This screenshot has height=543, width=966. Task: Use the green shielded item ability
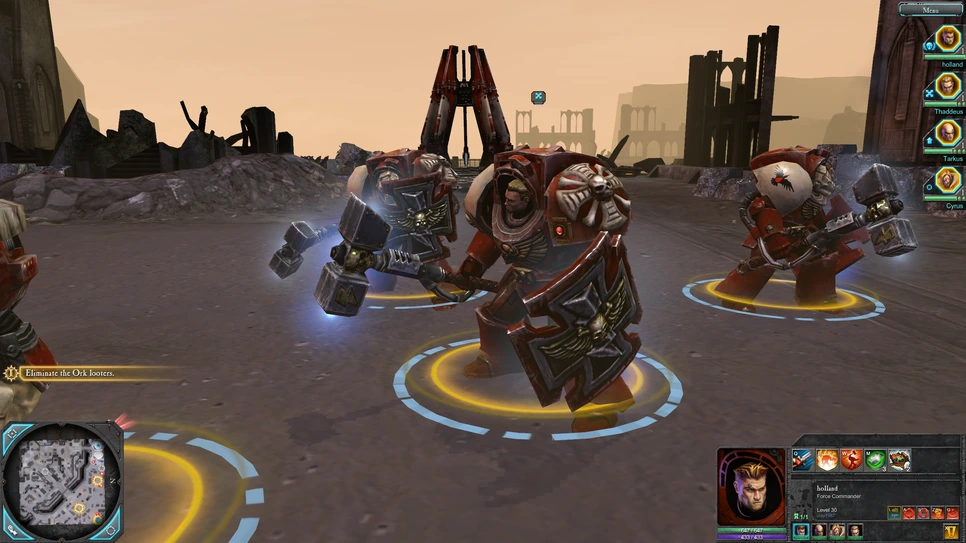[x=875, y=460]
